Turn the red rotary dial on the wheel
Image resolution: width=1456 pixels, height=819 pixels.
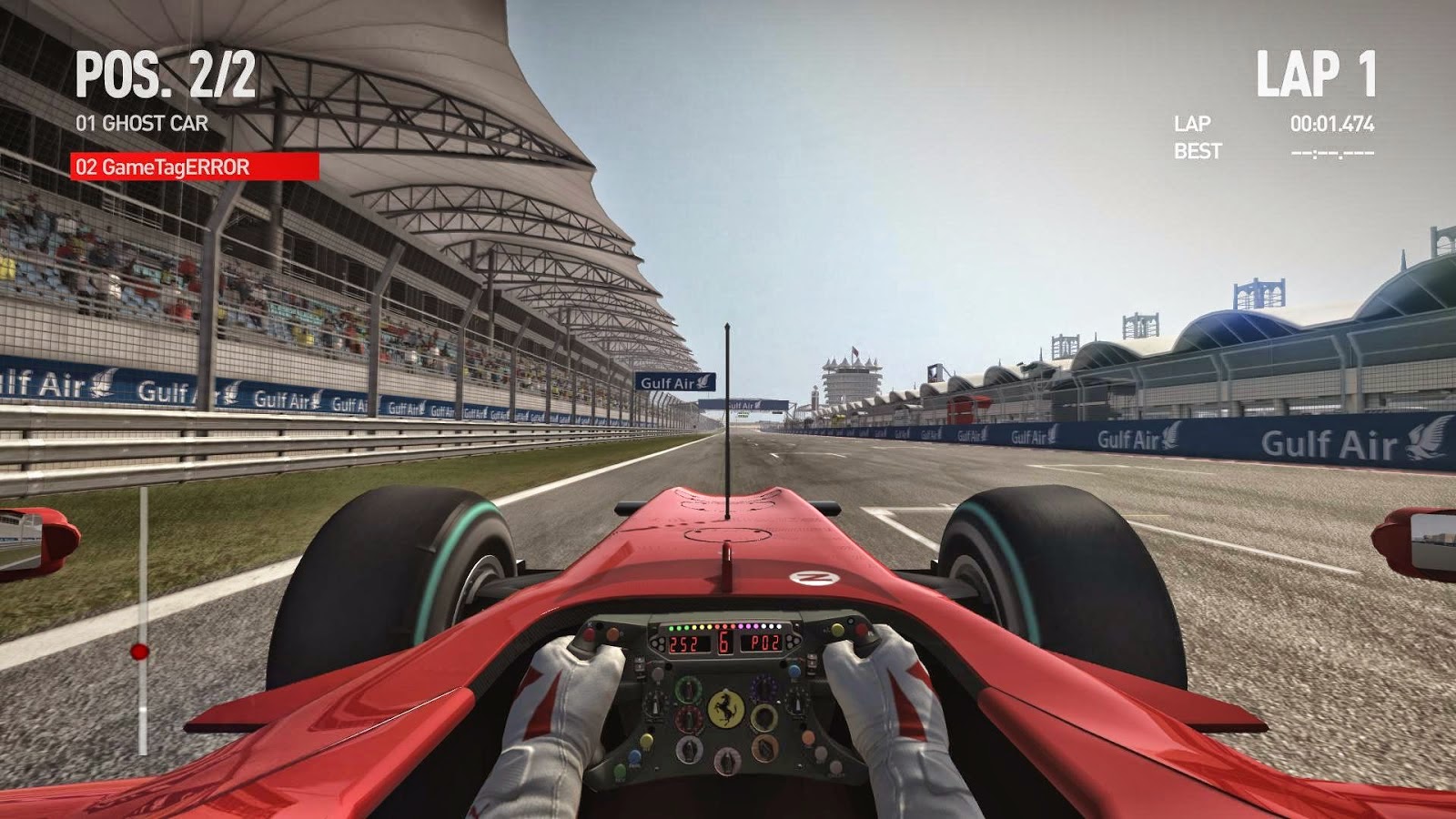689,718
